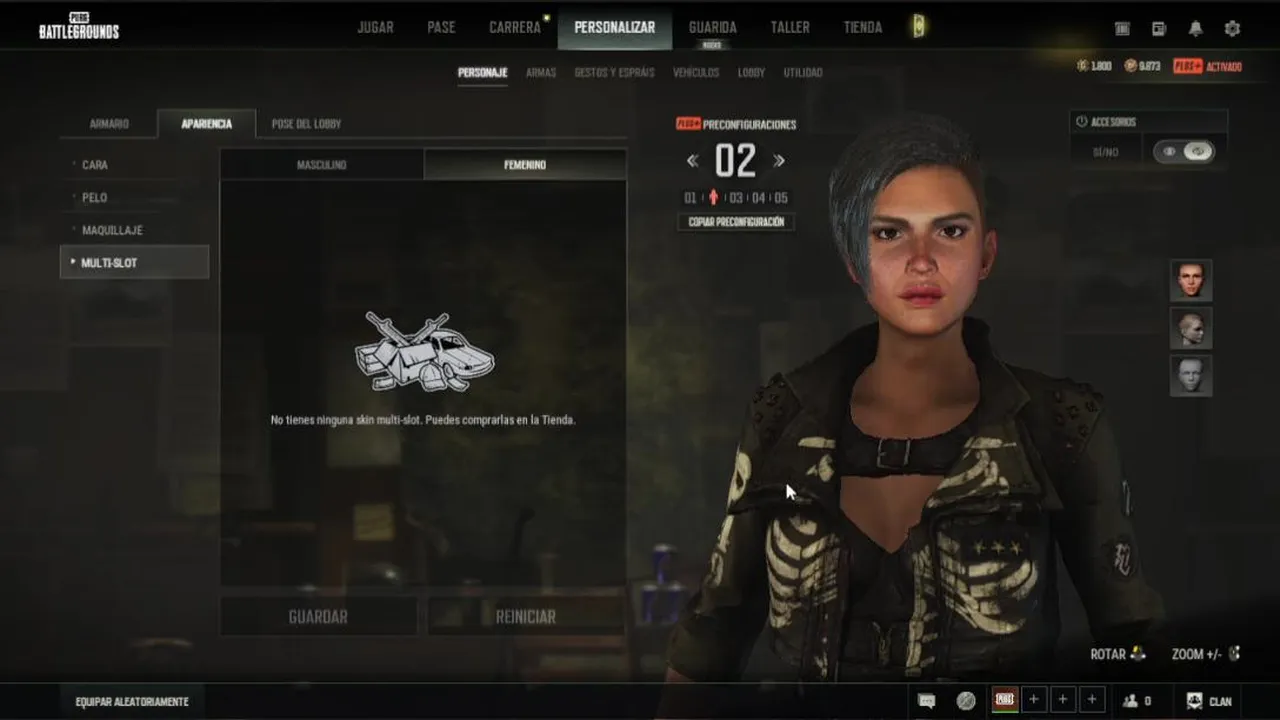Go to previous preset with left arrow
This screenshot has width=1280, height=720.
692,161
